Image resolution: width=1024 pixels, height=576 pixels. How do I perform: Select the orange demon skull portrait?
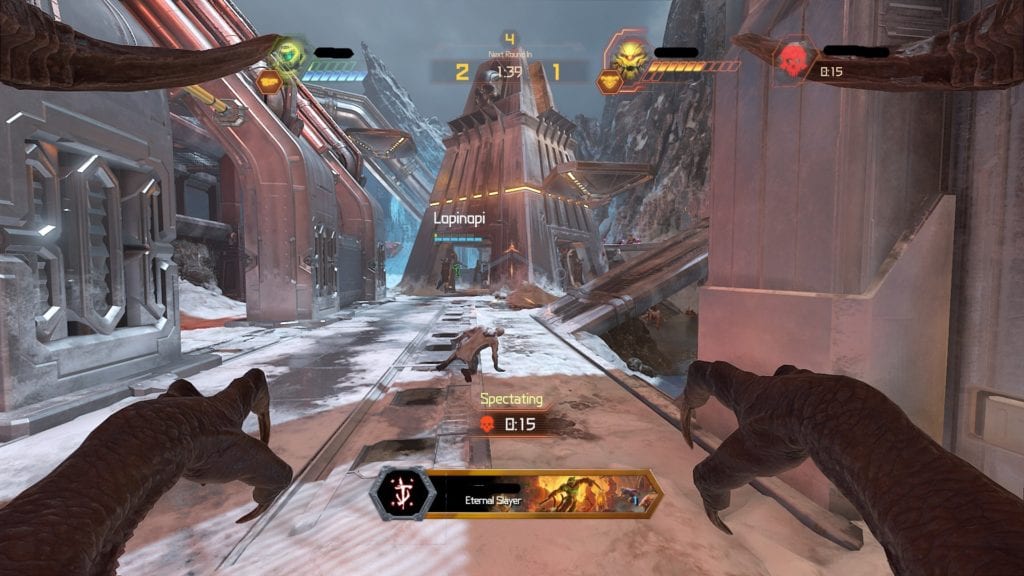[632, 57]
